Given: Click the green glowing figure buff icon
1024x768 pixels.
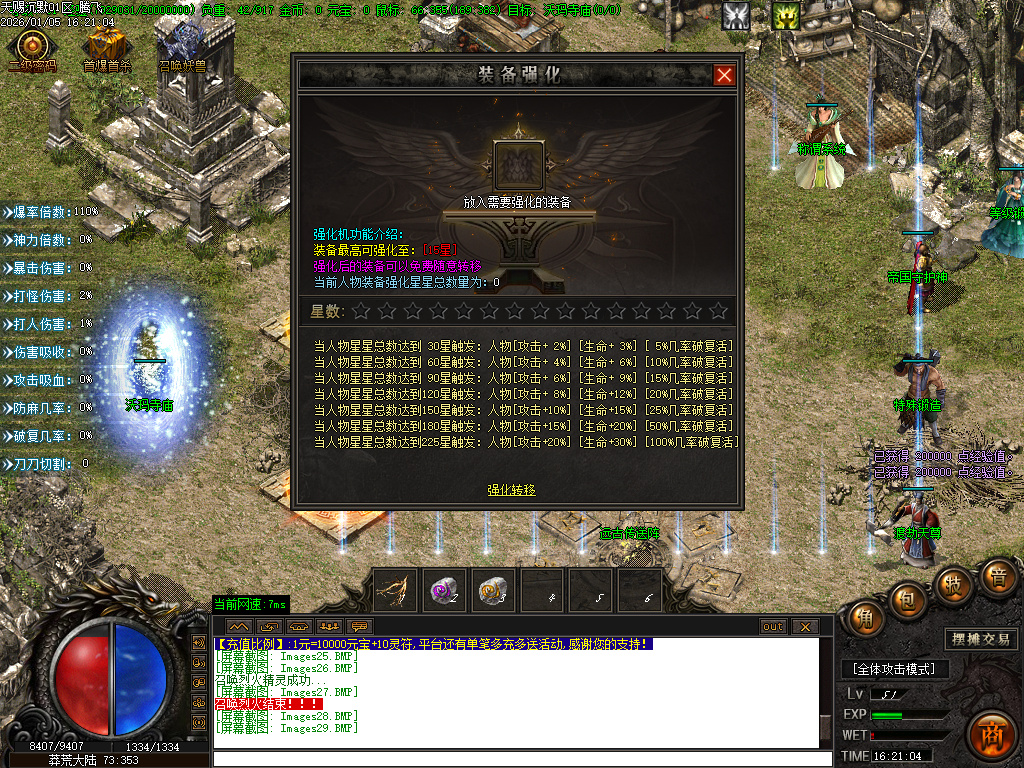Looking at the screenshot, I should 785,16.
